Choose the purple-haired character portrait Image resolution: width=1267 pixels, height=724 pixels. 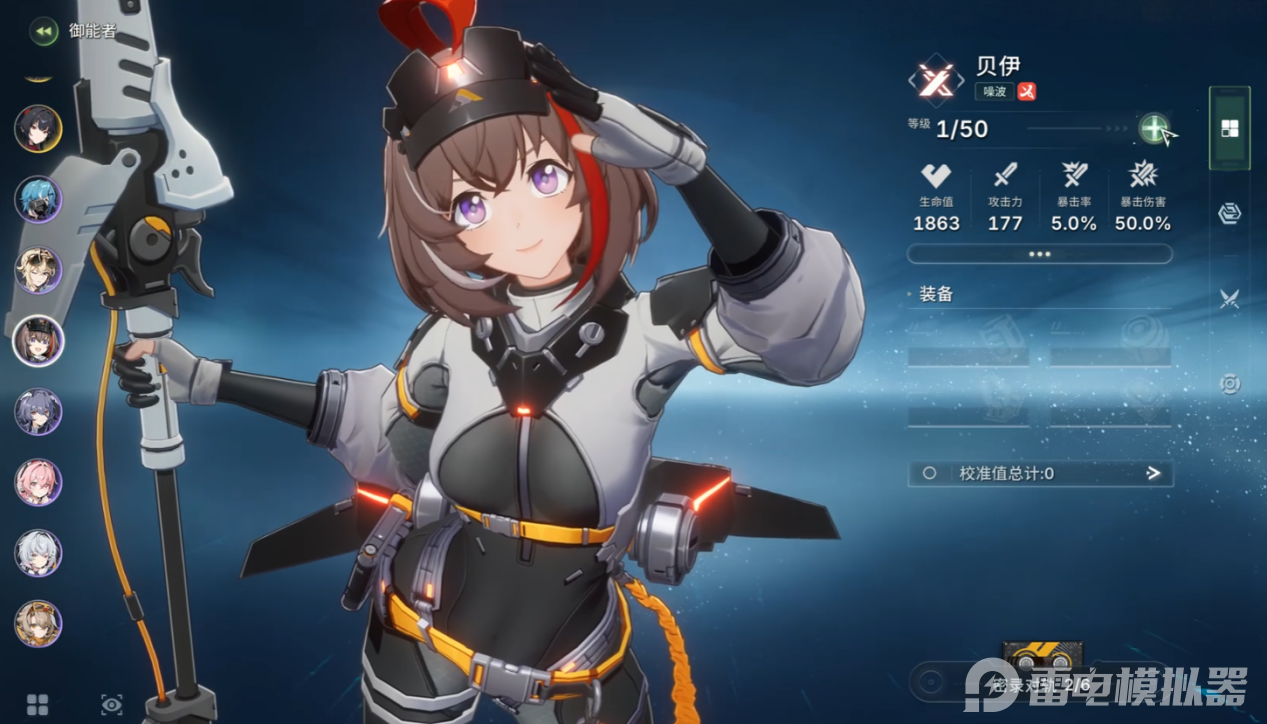point(38,412)
